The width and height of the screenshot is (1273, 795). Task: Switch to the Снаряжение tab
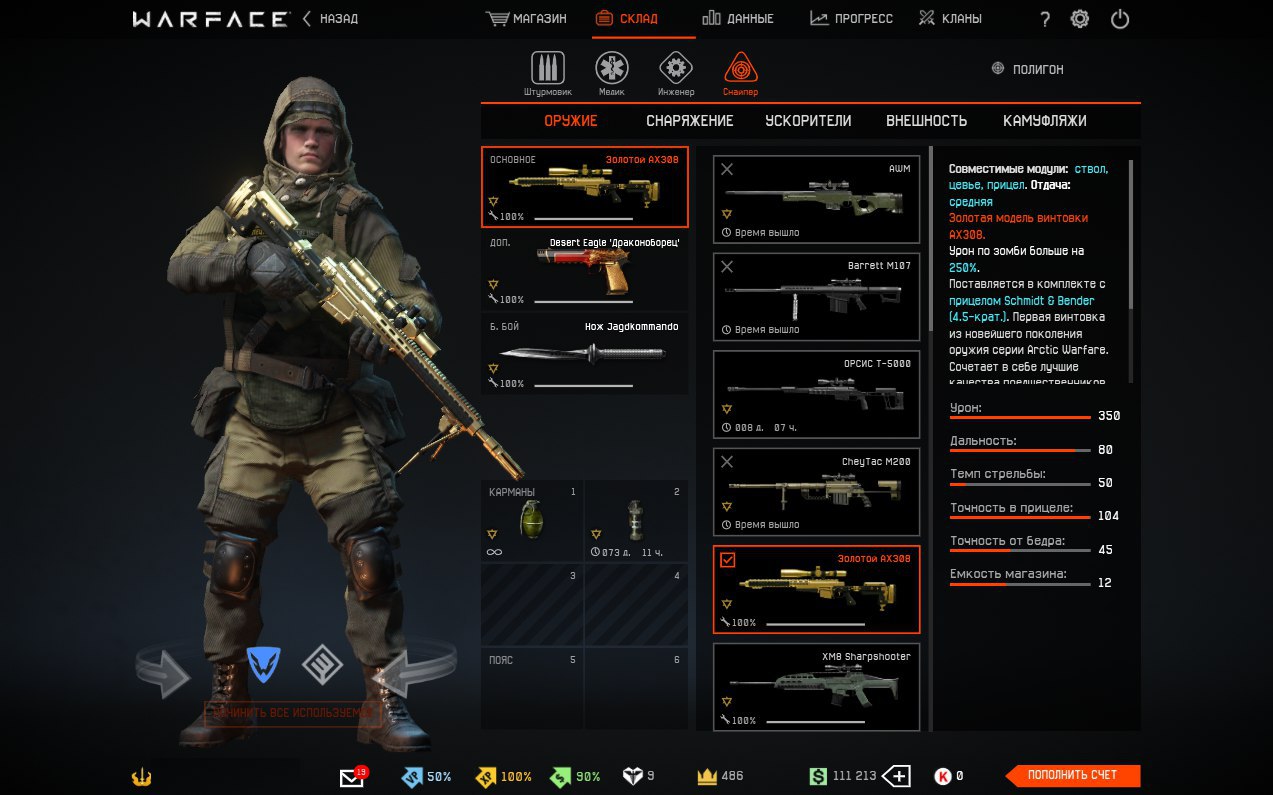[x=689, y=121]
